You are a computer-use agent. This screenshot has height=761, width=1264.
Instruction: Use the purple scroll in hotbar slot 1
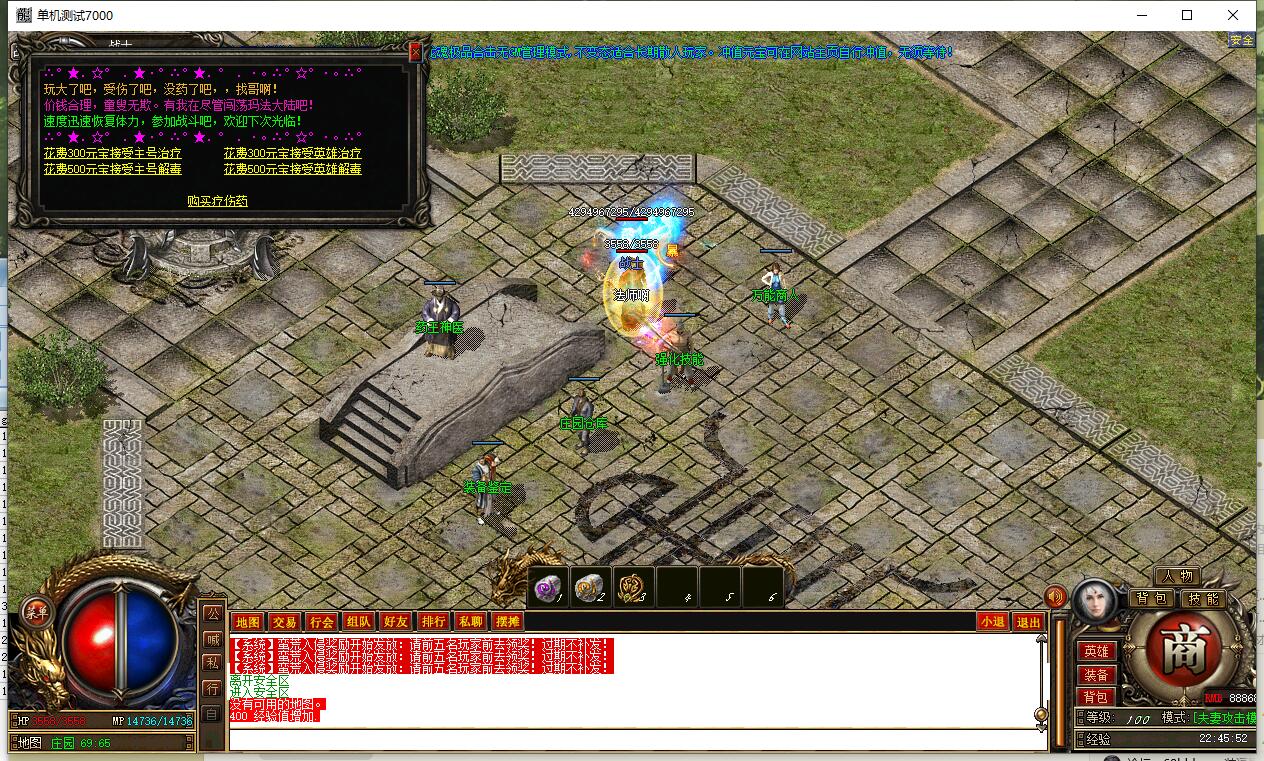(x=548, y=588)
